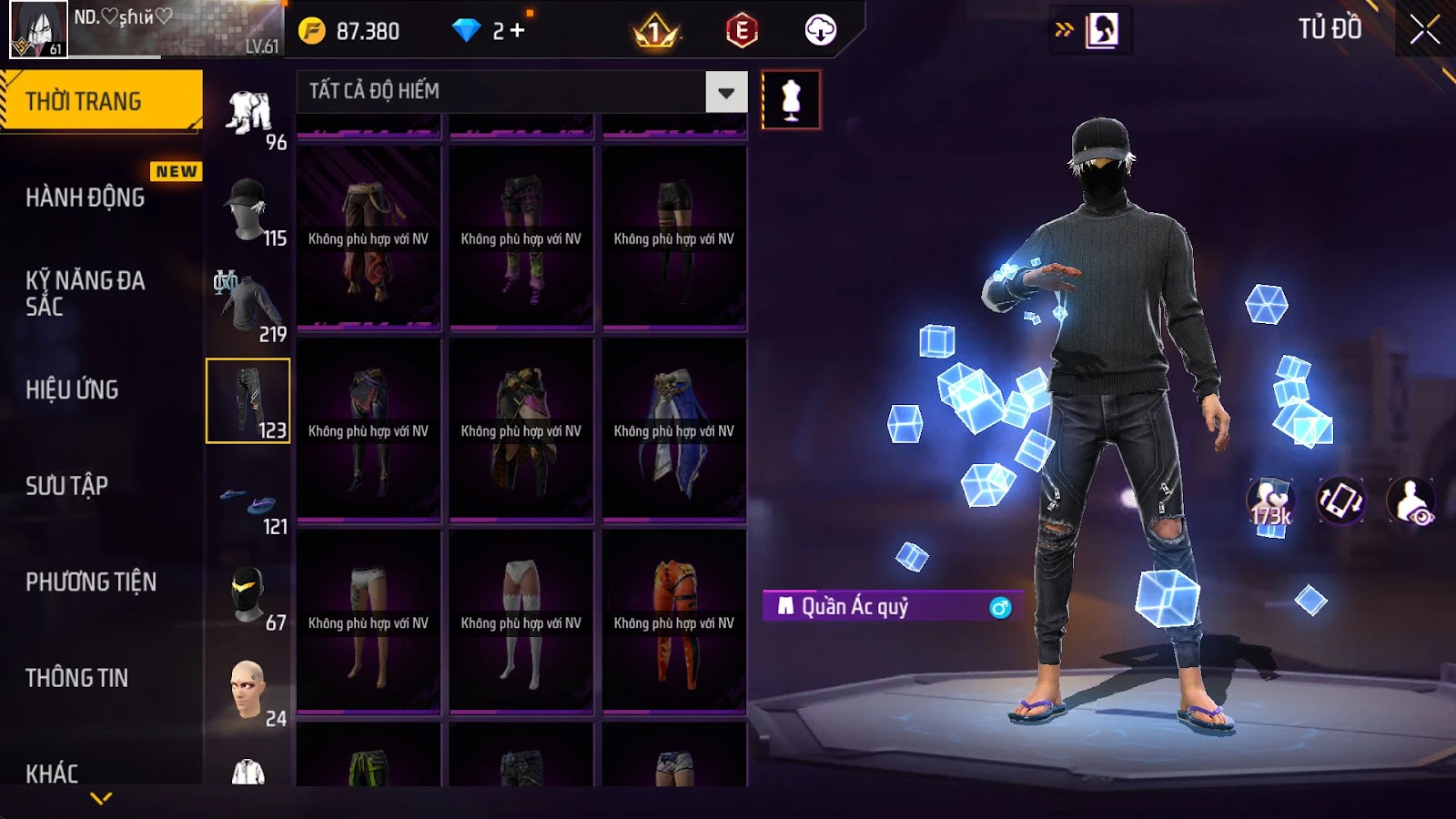Switch to Kỹ Năng Đa Sắc
1456x819 pixels.
(86, 293)
